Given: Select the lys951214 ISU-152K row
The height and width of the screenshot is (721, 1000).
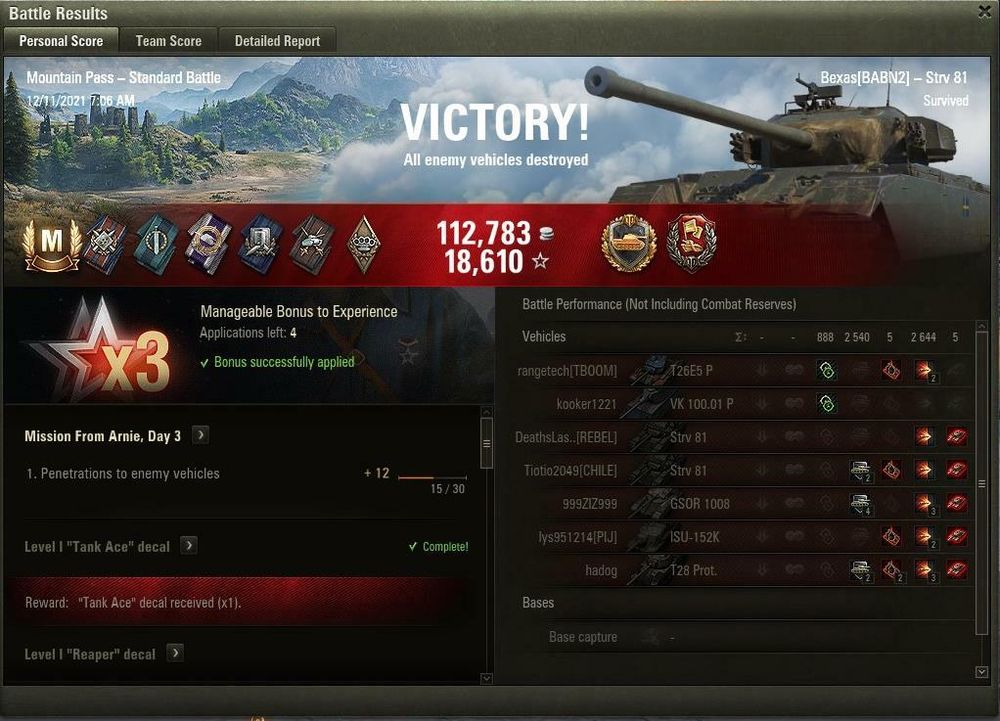Looking at the screenshot, I should 742,537.
